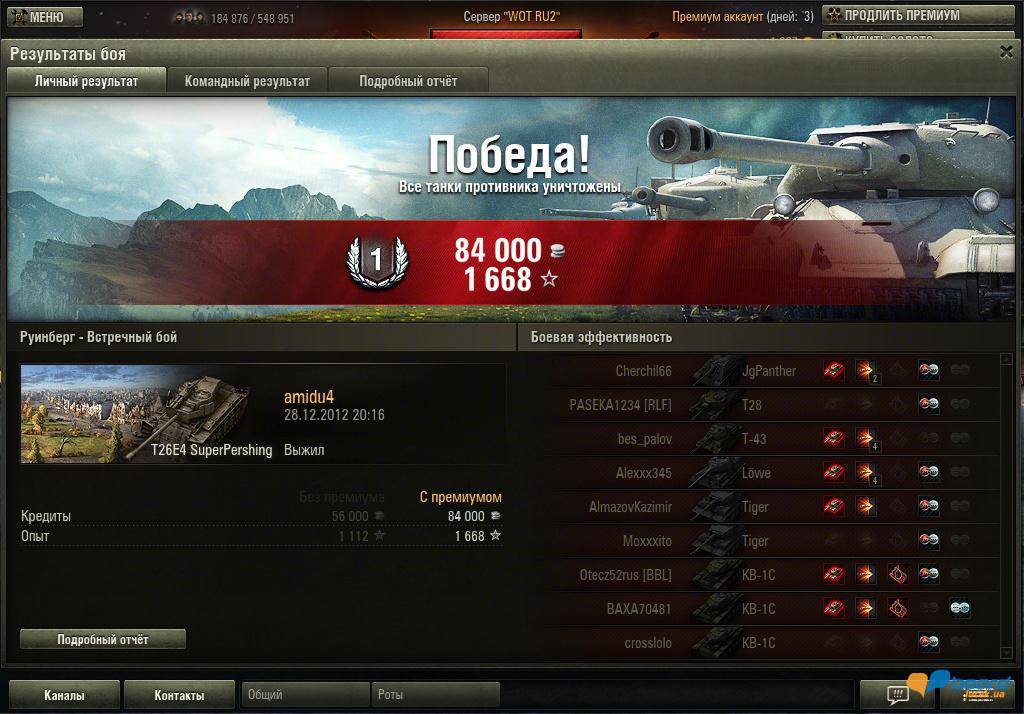This screenshot has width=1024, height=714.
Task: Open the Каналы chat channels
Action: [64, 695]
